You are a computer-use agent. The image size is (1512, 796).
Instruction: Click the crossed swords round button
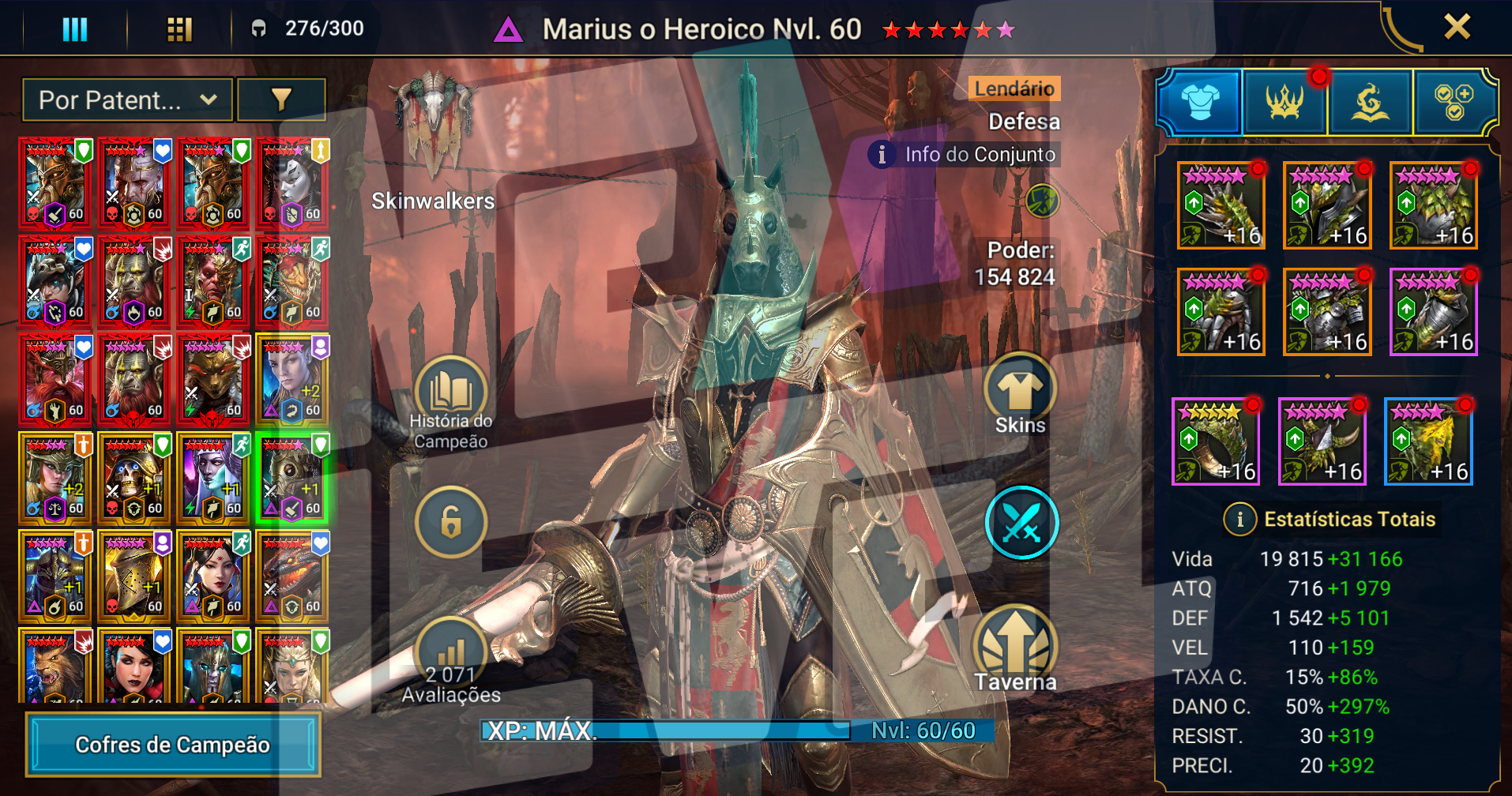click(x=1021, y=523)
